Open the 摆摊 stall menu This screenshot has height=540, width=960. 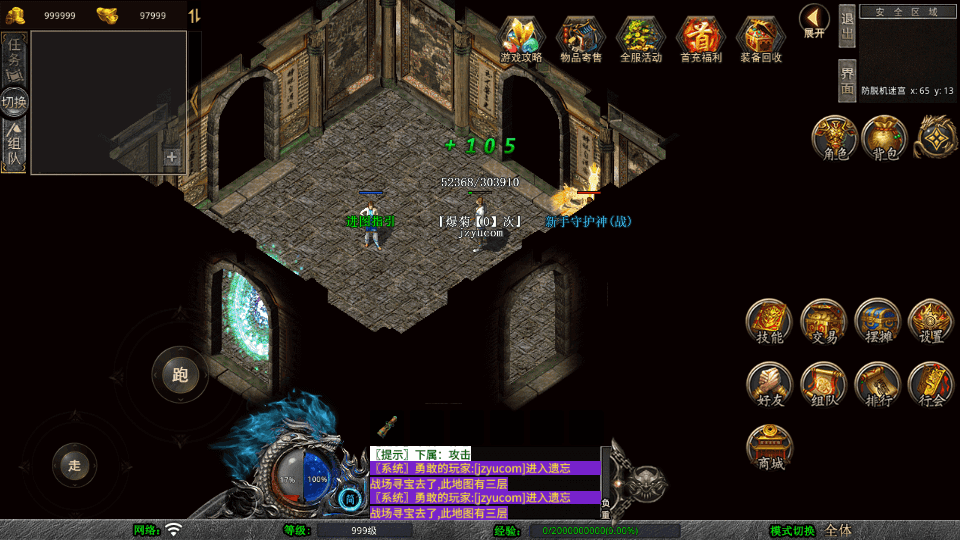(x=878, y=321)
